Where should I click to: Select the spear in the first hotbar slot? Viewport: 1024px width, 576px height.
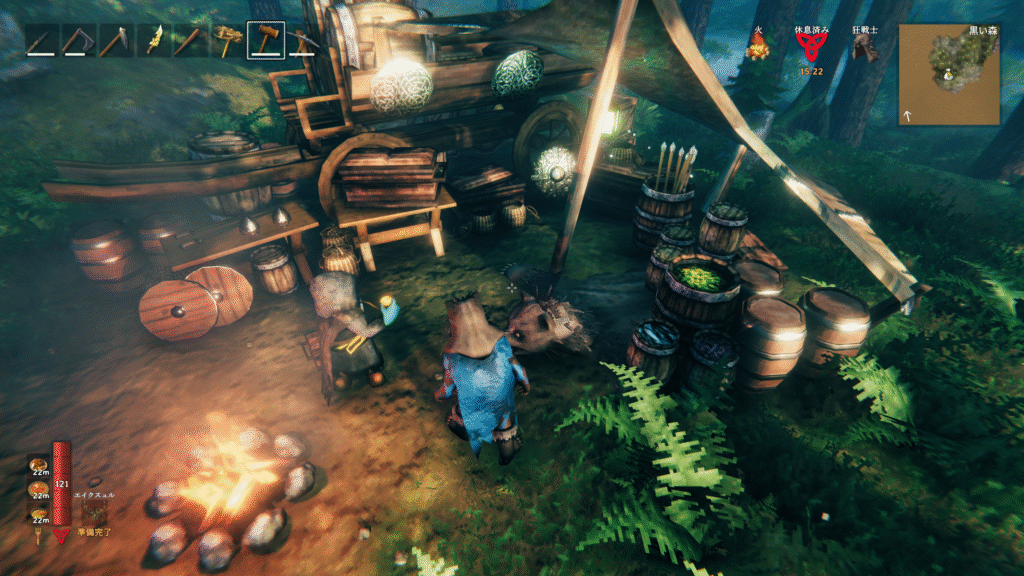[42, 40]
